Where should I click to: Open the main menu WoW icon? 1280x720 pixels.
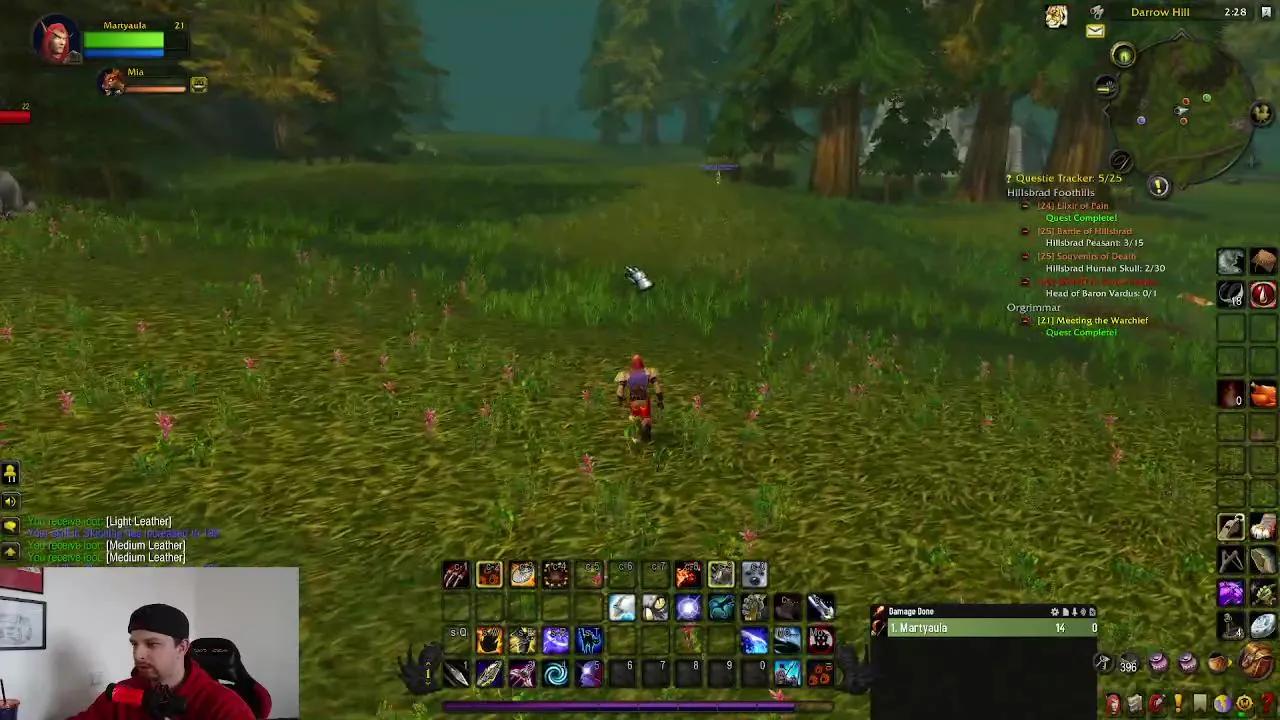1243,703
